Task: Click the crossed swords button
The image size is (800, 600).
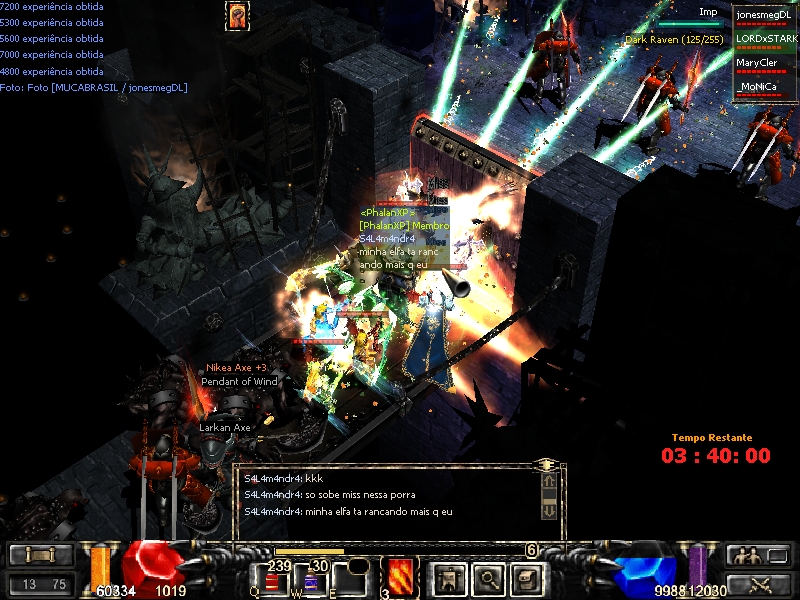Action: (x=757, y=584)
